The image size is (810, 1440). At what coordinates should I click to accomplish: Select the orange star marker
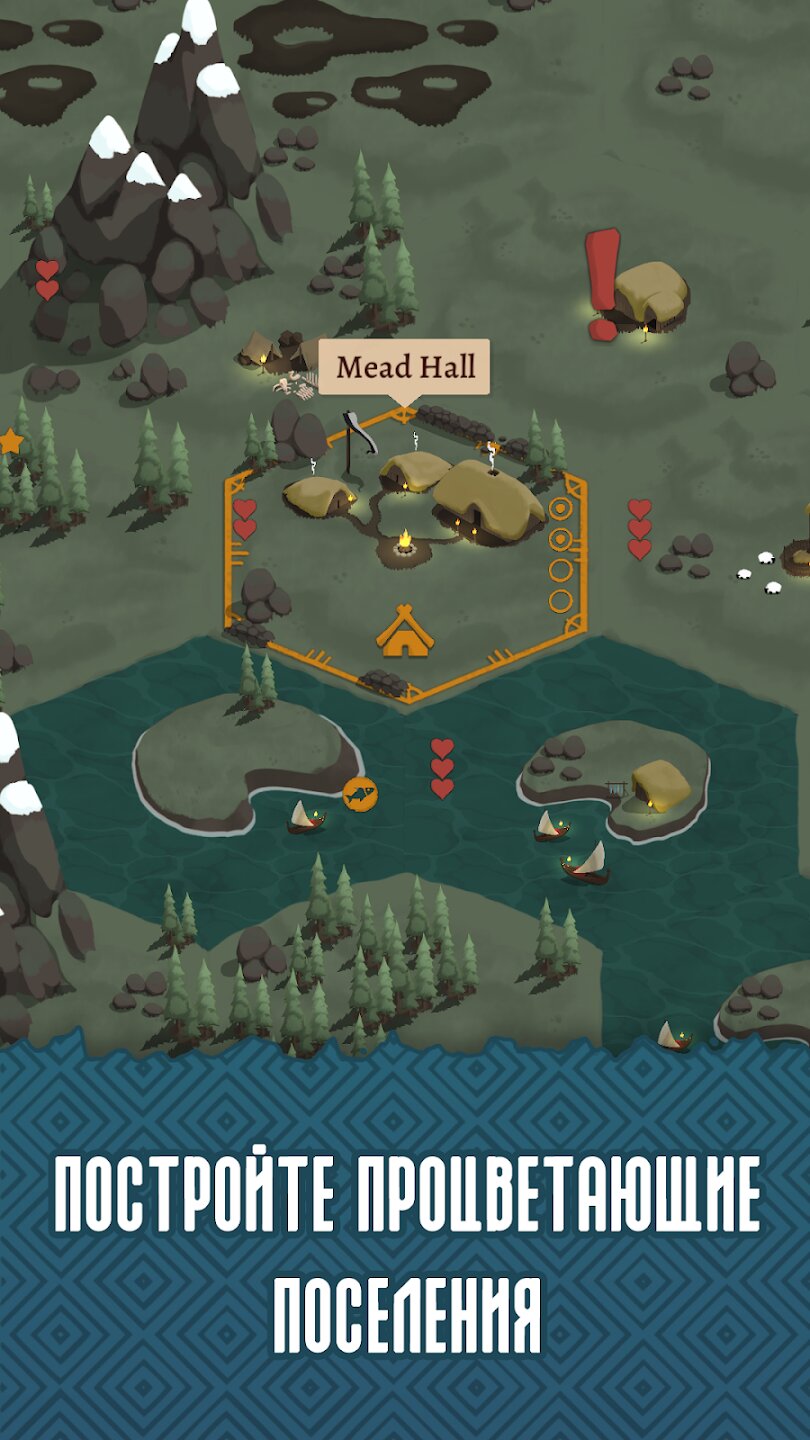pos(10,440)
